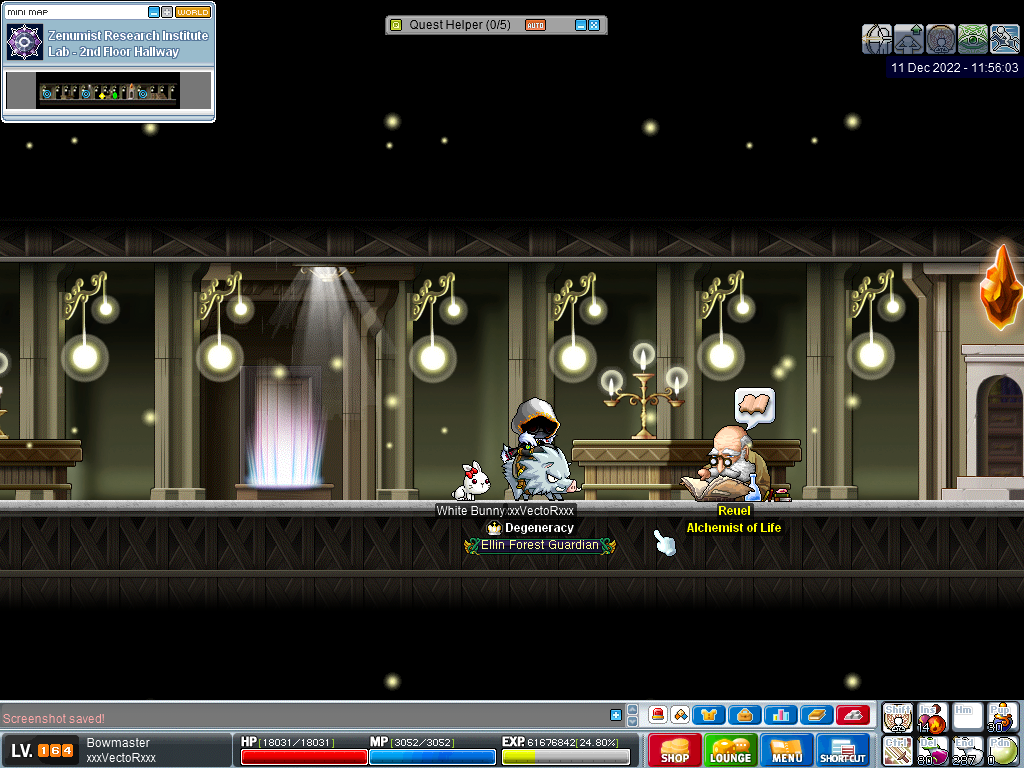Open the Menu button
1024x768 pixels.
point(787,750)
